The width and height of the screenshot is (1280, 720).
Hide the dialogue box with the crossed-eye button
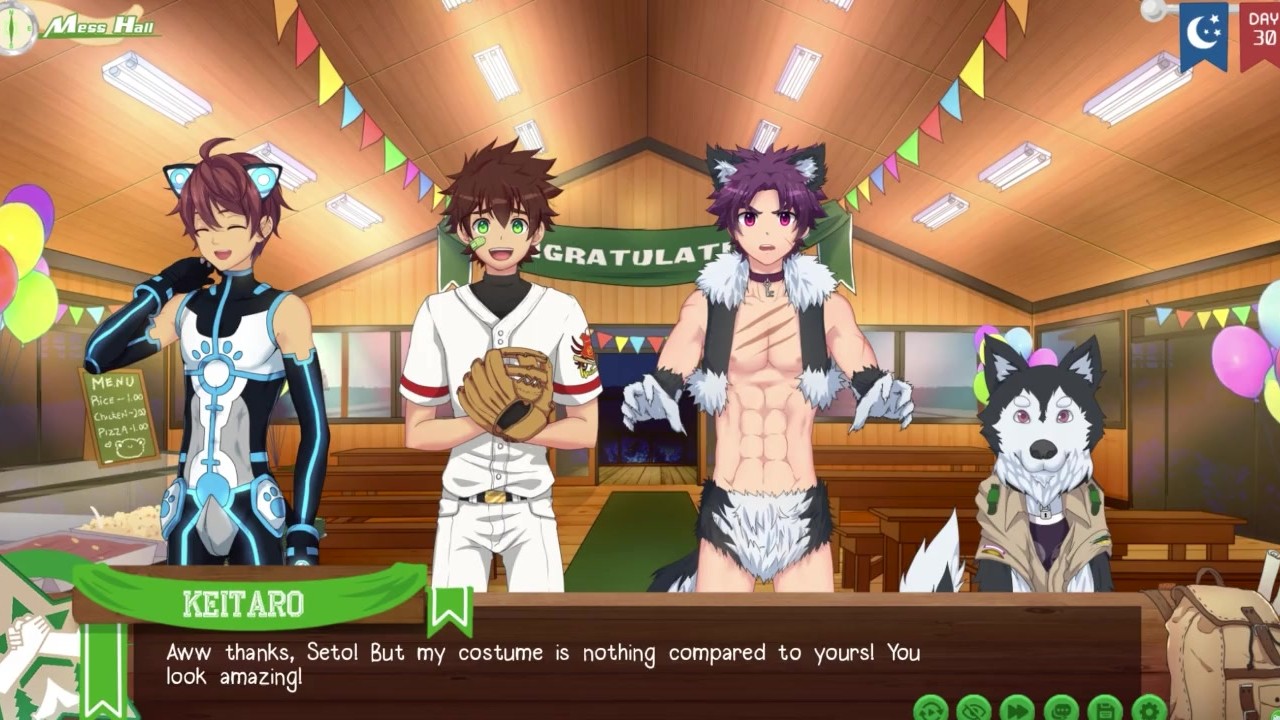point(974,709)
